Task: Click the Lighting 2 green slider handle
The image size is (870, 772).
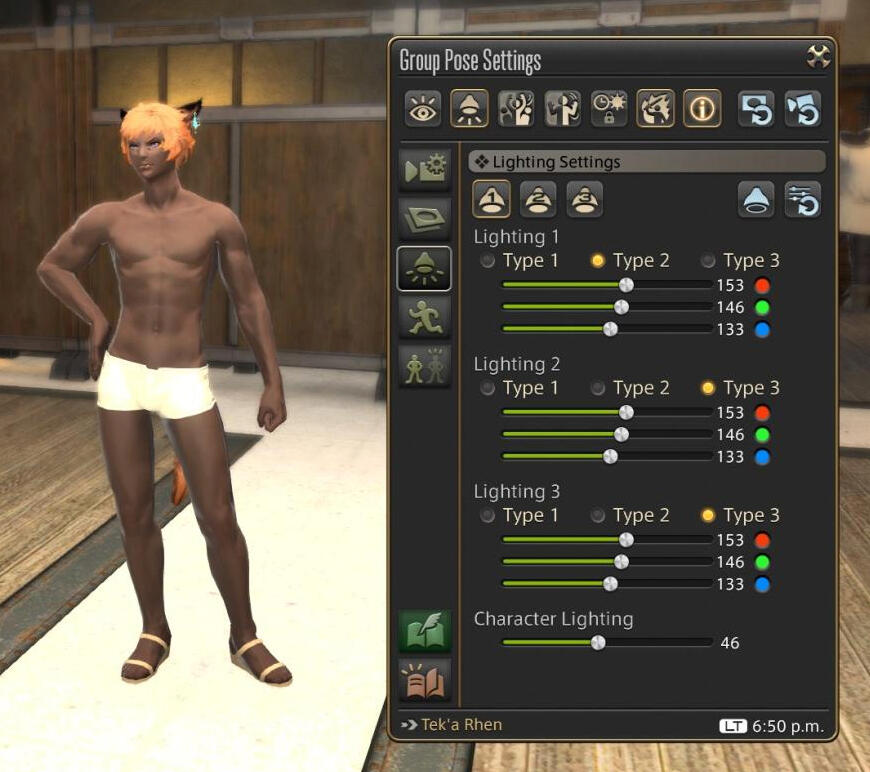Action: point(621,434)
